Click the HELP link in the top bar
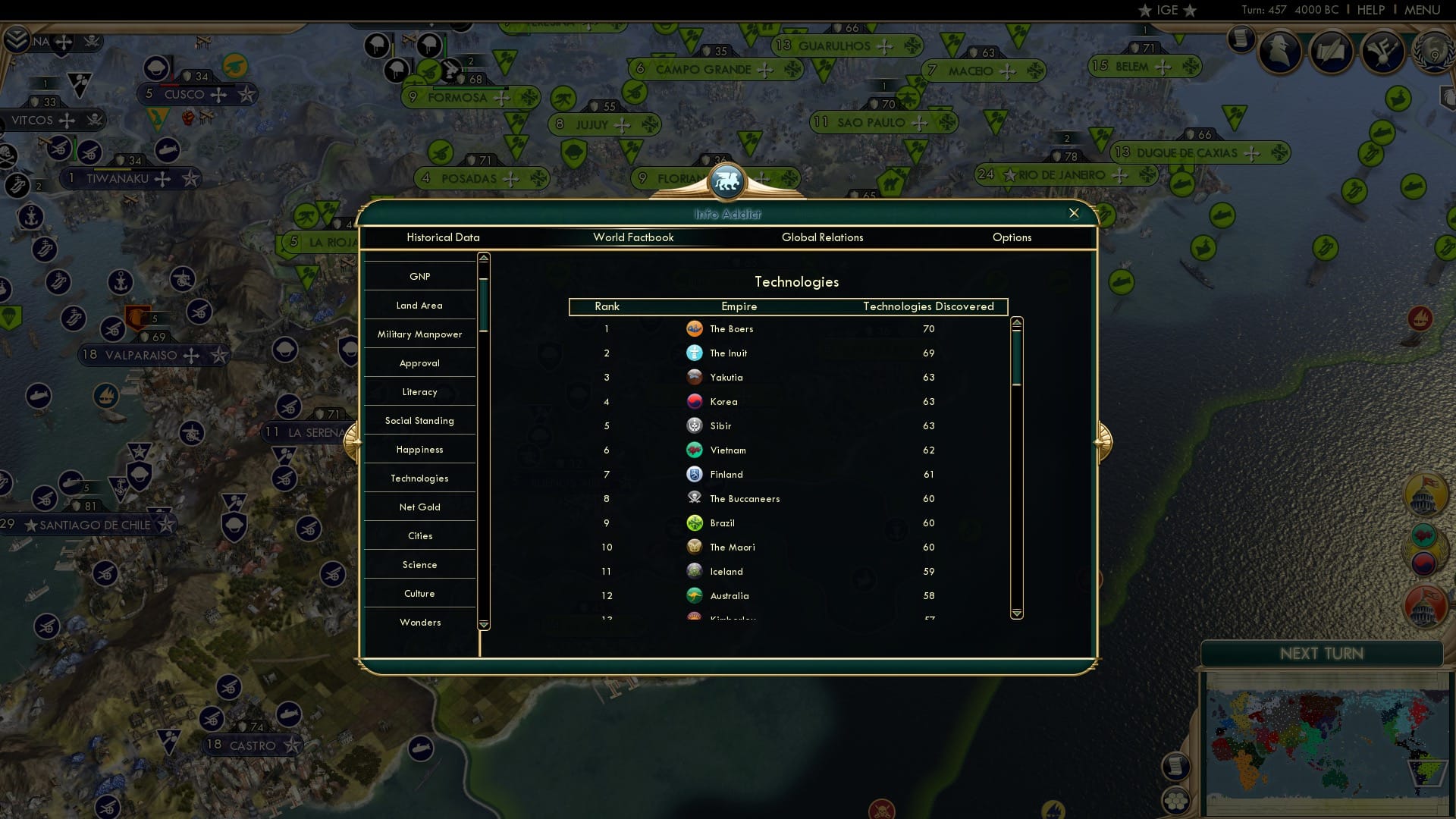The image size is (1456, 819). coord(1373,10)
